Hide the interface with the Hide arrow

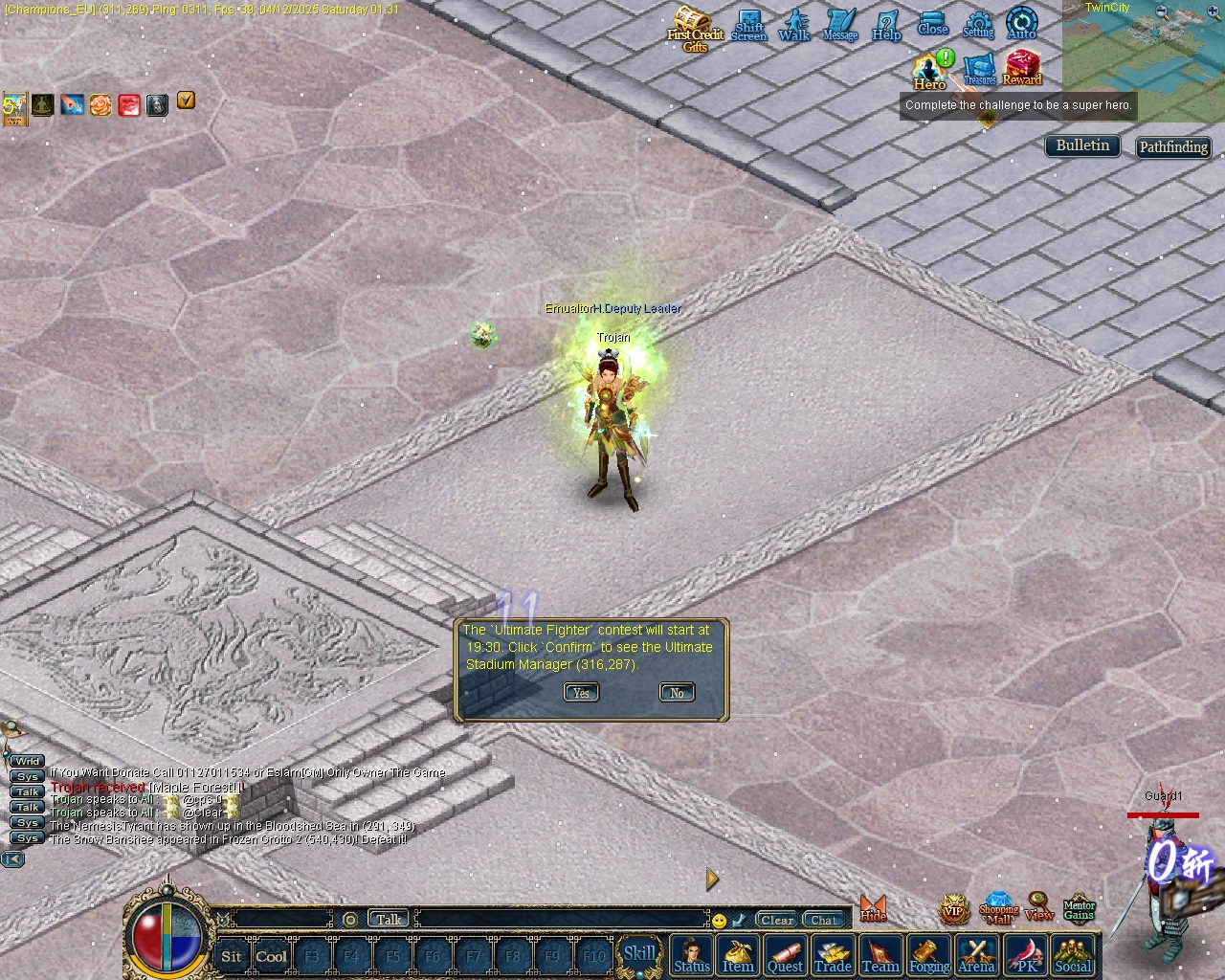pos(874,904)
